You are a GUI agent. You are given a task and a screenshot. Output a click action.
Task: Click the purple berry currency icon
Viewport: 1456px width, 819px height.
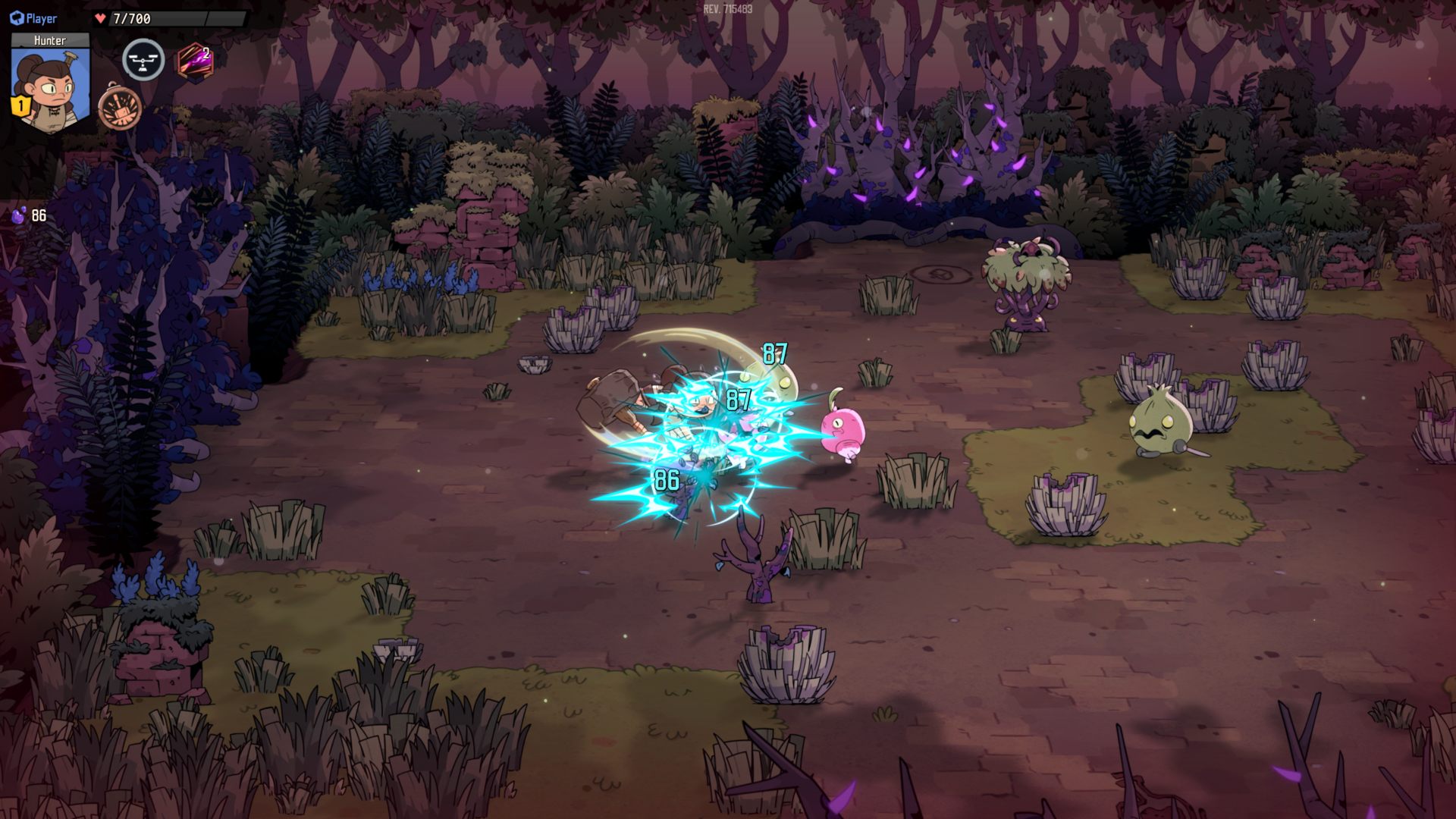[x=18, y=215]
